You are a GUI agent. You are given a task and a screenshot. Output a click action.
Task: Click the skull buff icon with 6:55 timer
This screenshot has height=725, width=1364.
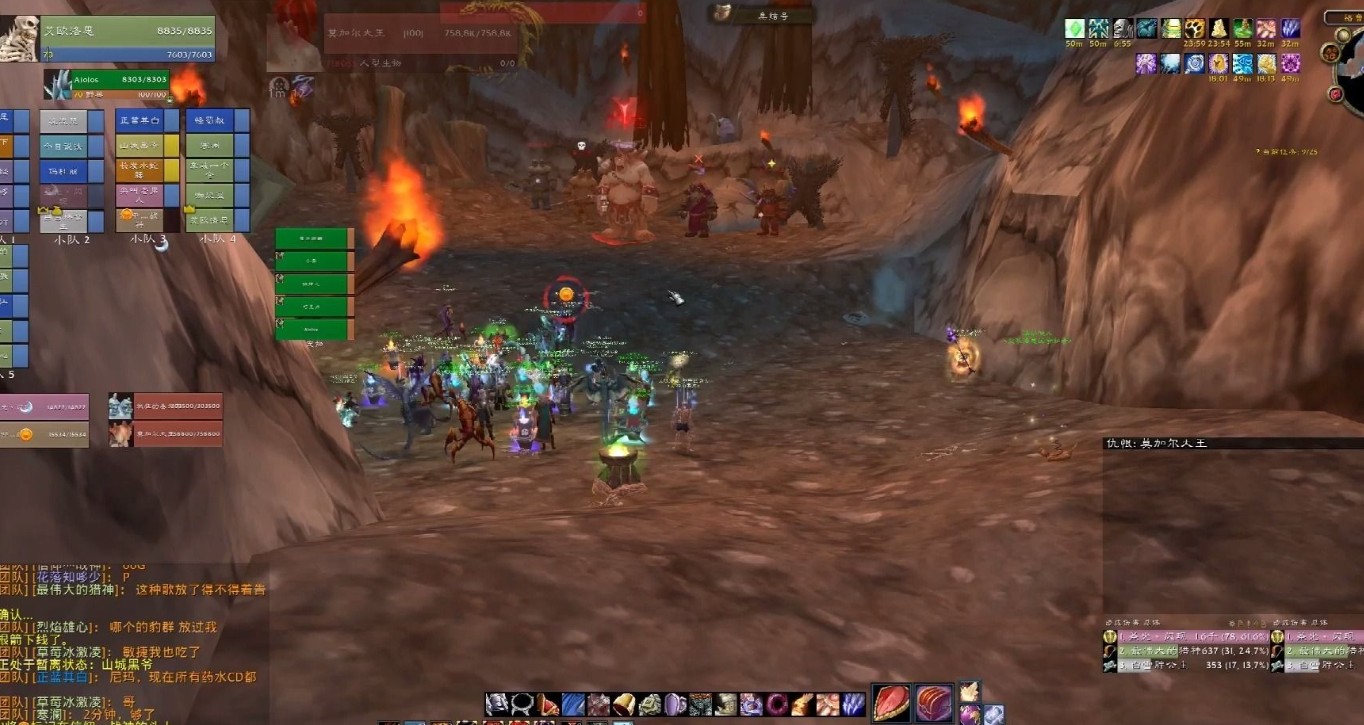coord(1123,28)
